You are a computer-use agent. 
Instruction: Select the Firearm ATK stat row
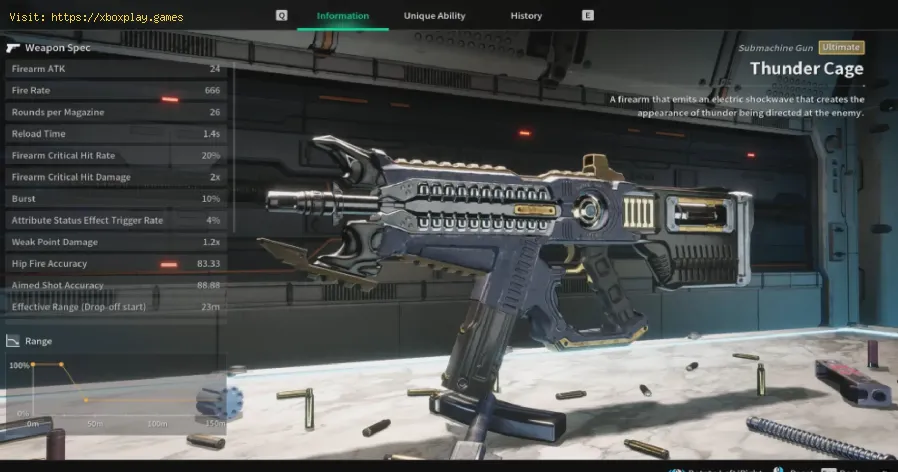click(x=115, y=69)
